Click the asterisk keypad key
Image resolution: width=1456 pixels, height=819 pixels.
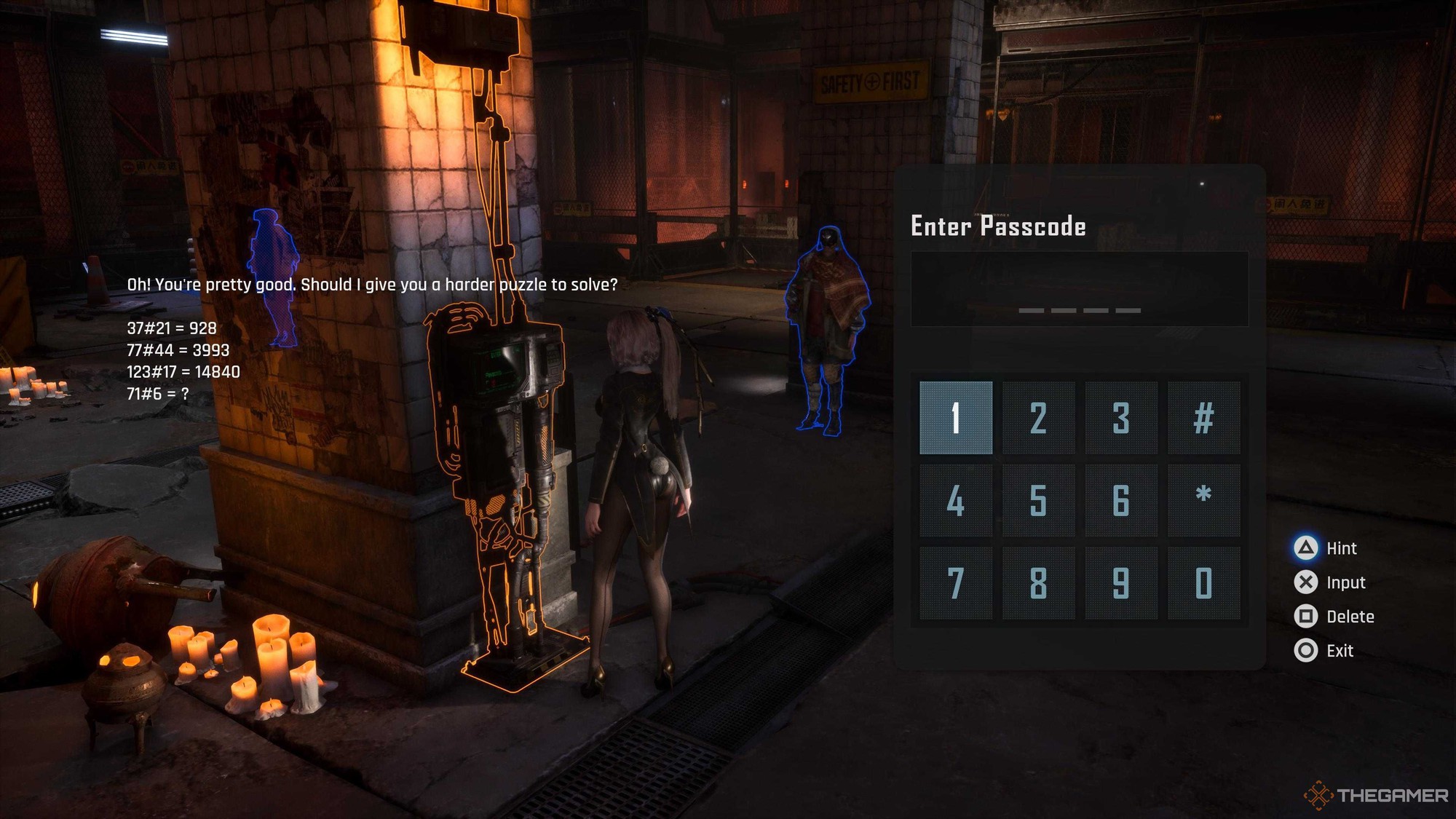click(1203, 501)
